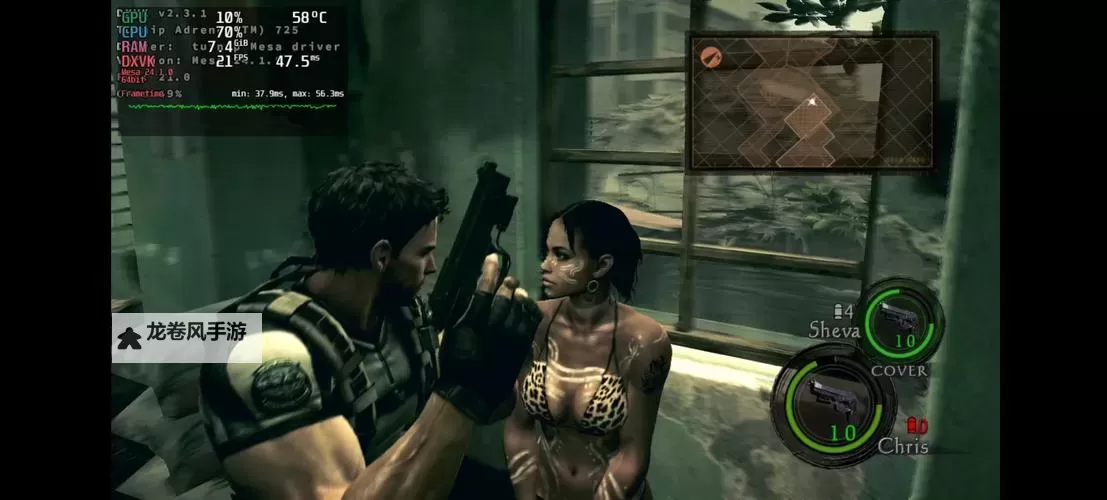Select Sheva's handgun weapon circle

tap(902, 320)
